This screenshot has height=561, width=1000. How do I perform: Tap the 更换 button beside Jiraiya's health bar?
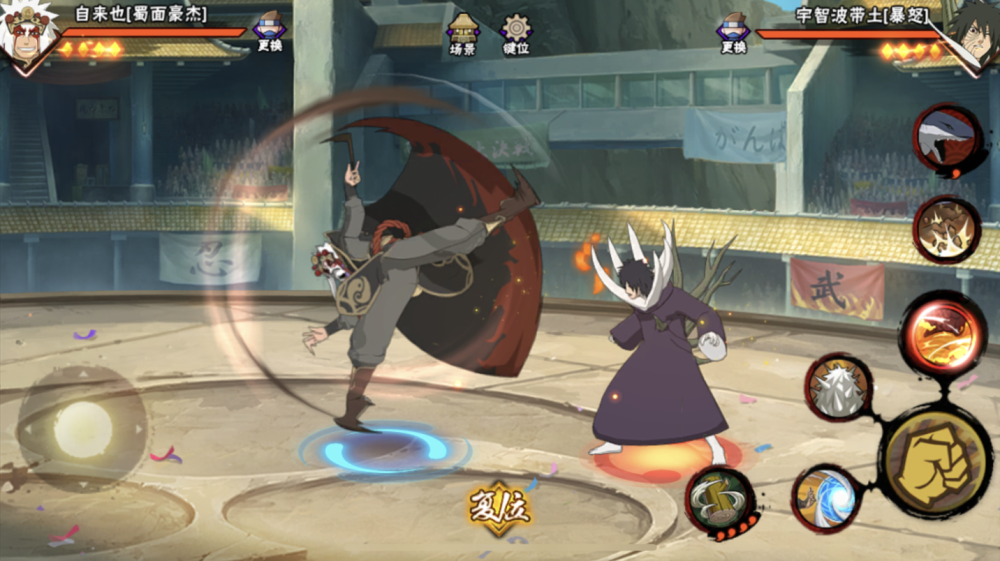(x=269, y=31)
